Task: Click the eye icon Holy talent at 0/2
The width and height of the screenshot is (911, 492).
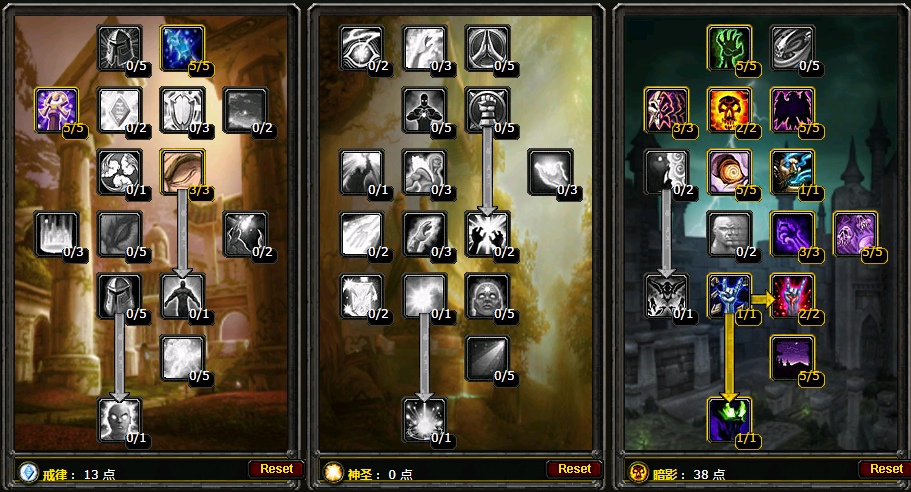Action: 361,47
